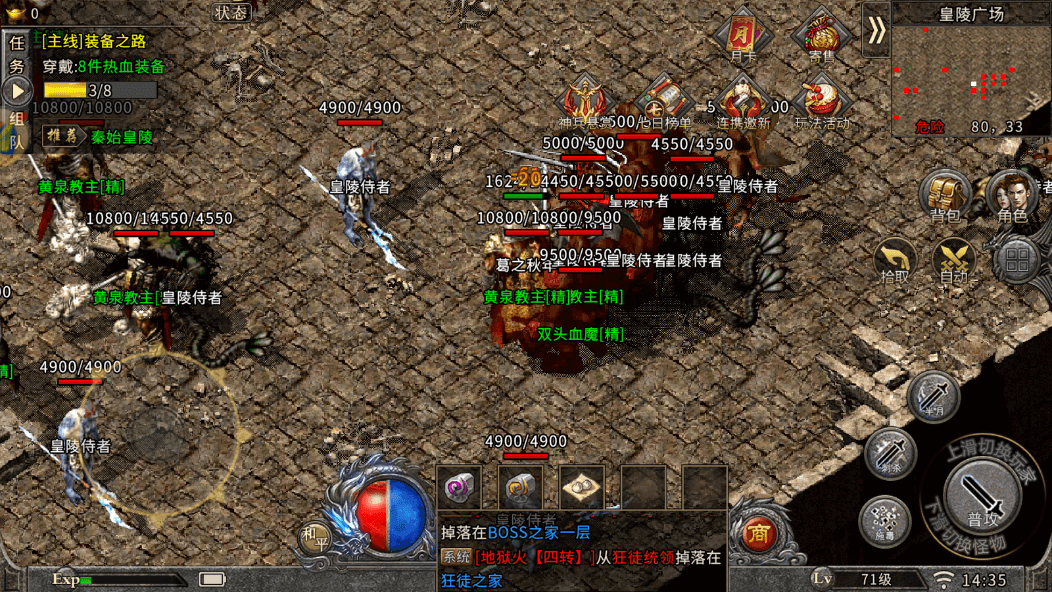Open the 连携邀新 invite event

pyautogui.click(x=744, y=100)
